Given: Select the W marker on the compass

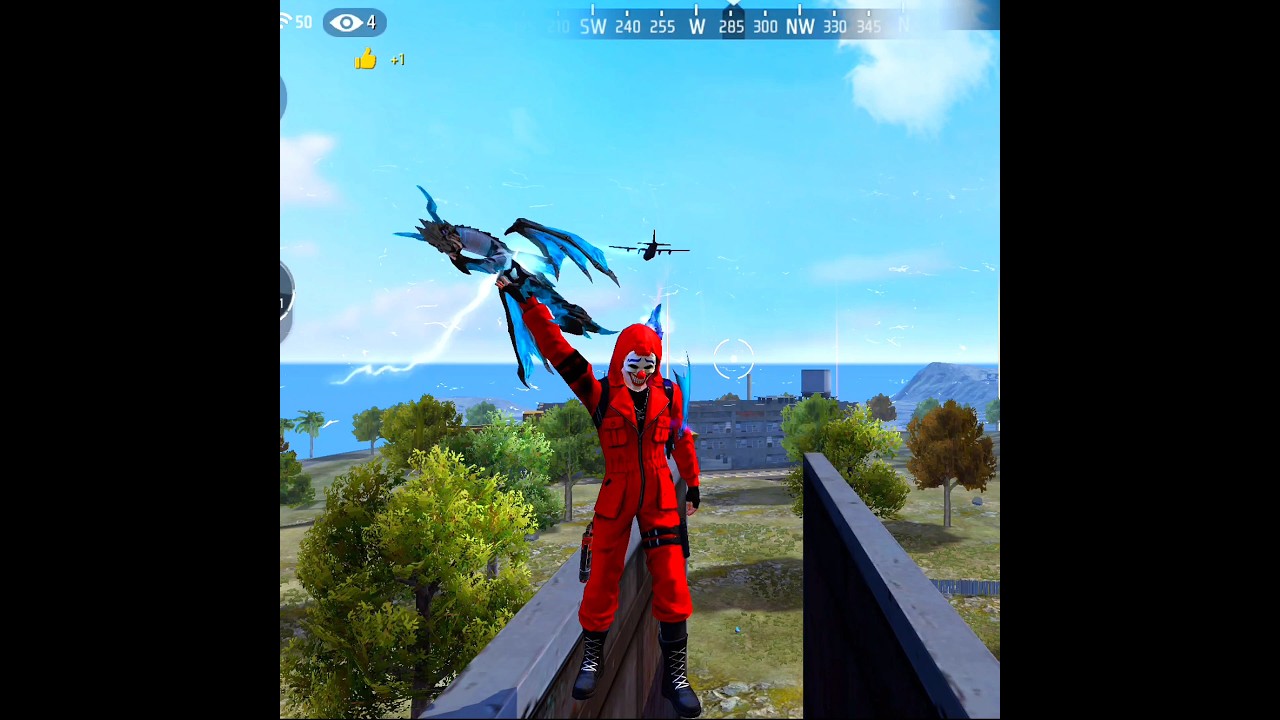Looking at the screenshot, I should [697, 27].
